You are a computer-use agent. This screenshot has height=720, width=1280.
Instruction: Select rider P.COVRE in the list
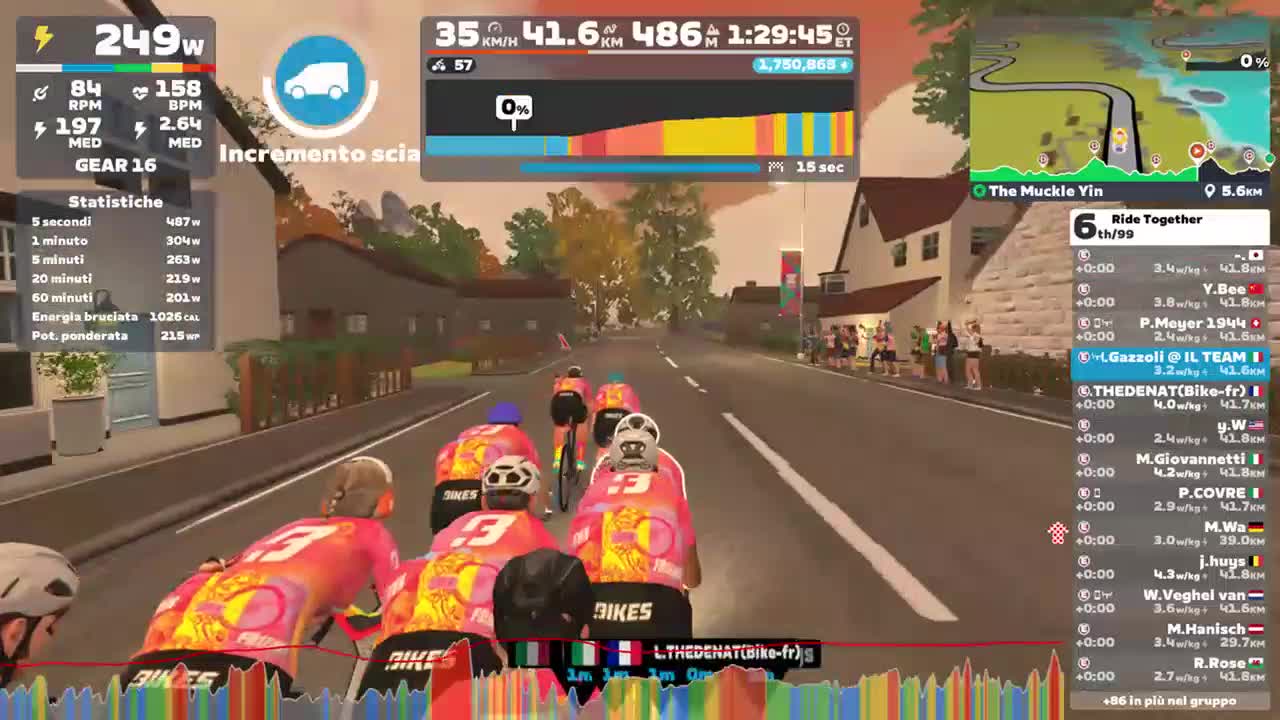coord(1210,493)
